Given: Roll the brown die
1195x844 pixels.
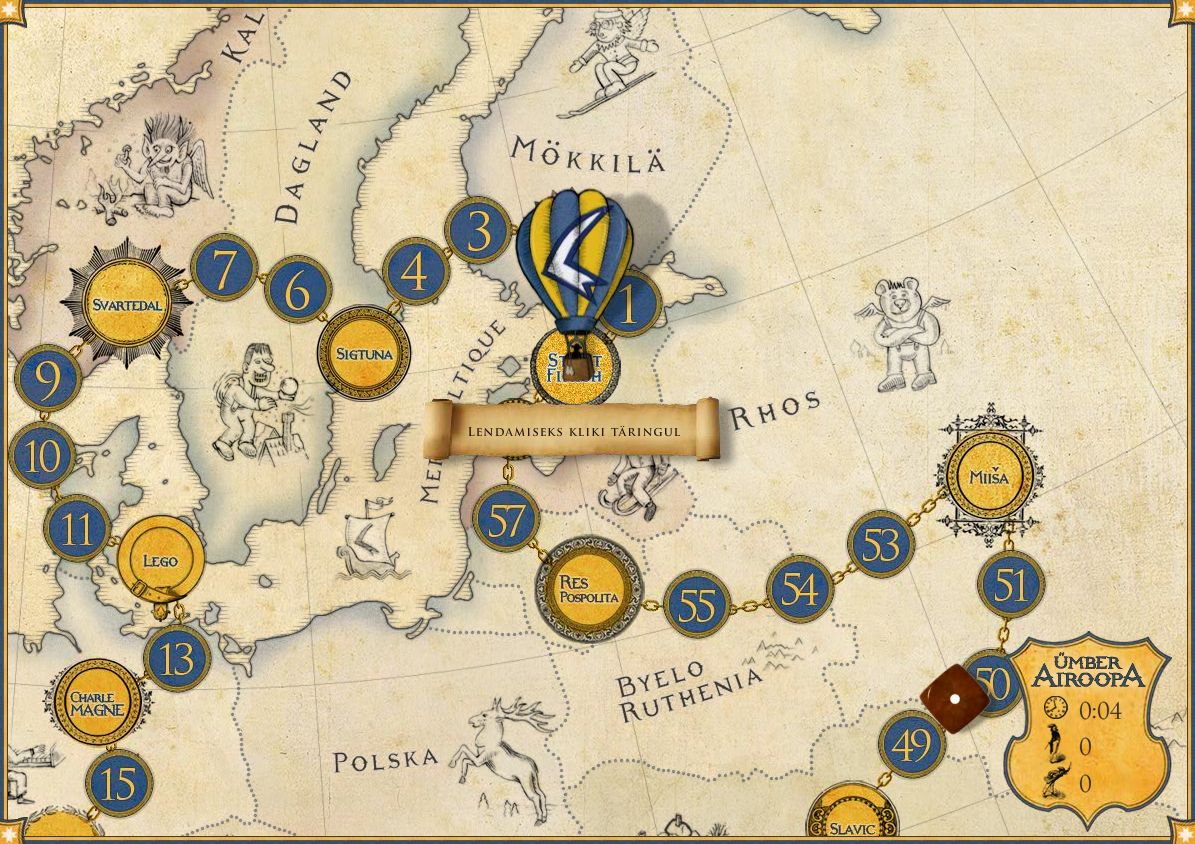Looking at the screenshot, I should (954, 698).
